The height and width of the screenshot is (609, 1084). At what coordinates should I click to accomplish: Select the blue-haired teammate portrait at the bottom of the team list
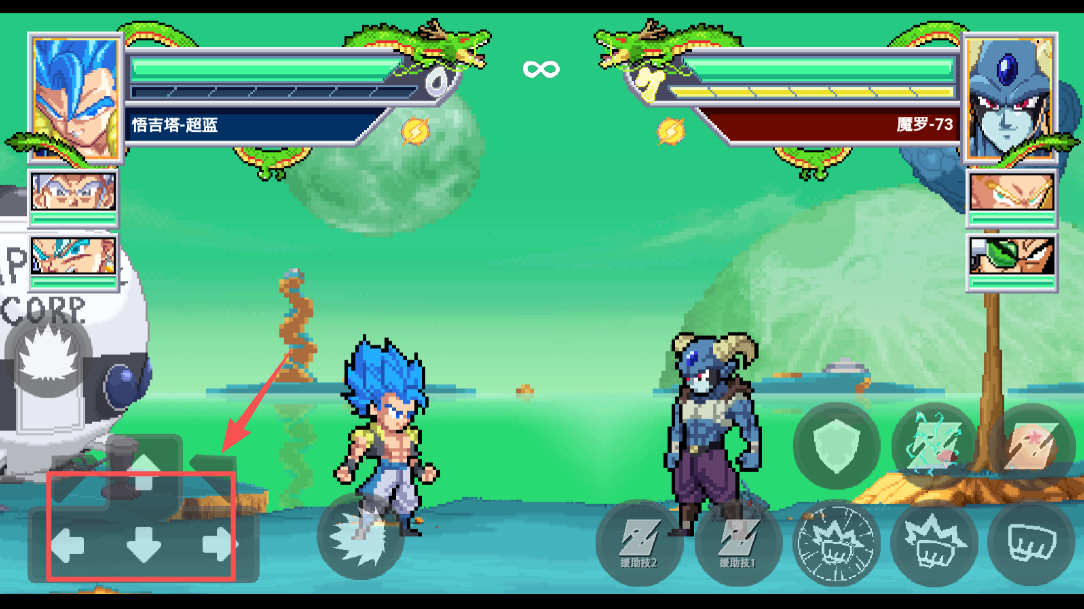click(x=73, y=259)
